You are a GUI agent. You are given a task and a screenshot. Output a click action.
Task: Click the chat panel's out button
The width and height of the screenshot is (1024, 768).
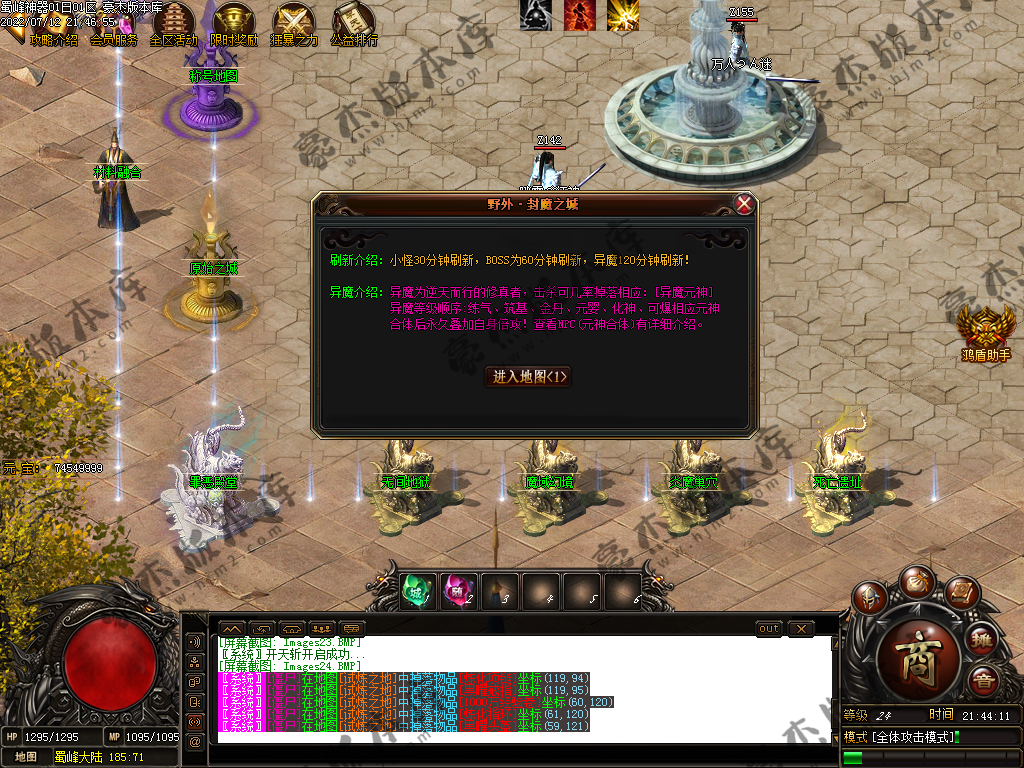[x=769, y=629]
